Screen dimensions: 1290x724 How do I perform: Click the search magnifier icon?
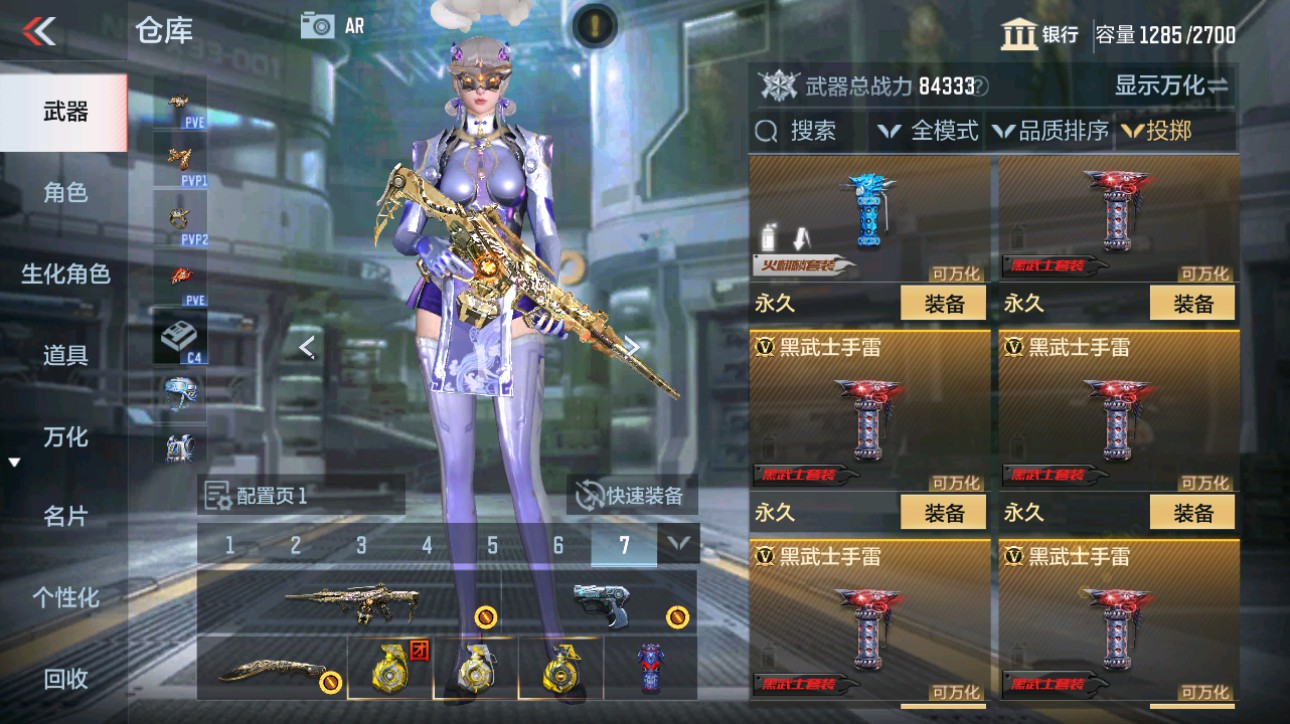pyautogui.click(x=765, y=131)
